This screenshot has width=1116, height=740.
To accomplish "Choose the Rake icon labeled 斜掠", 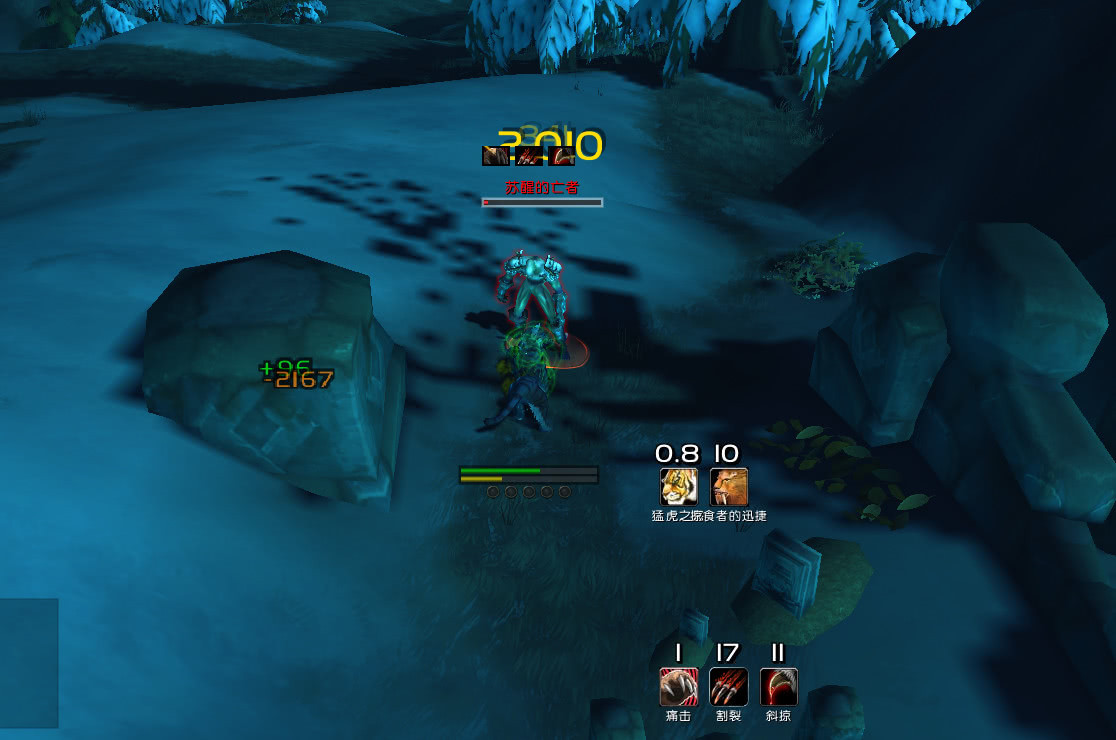I will pos(779,687).
